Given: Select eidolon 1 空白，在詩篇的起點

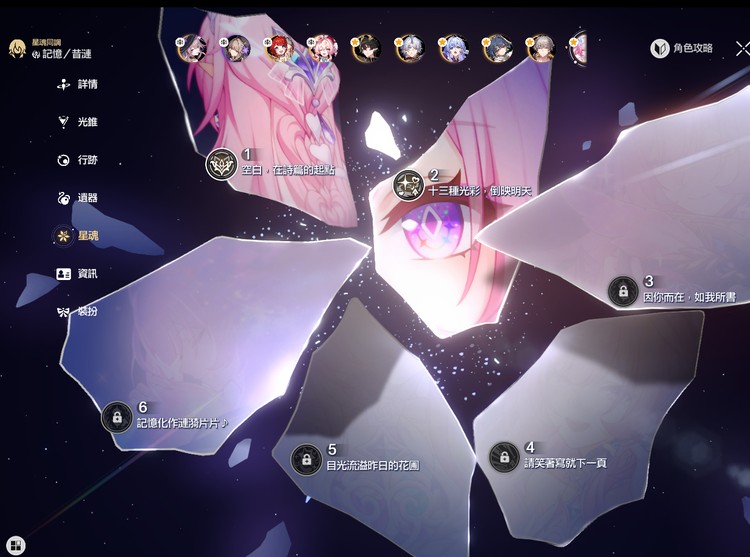Looking at the screenshot, I should click(x=221, y=164).
